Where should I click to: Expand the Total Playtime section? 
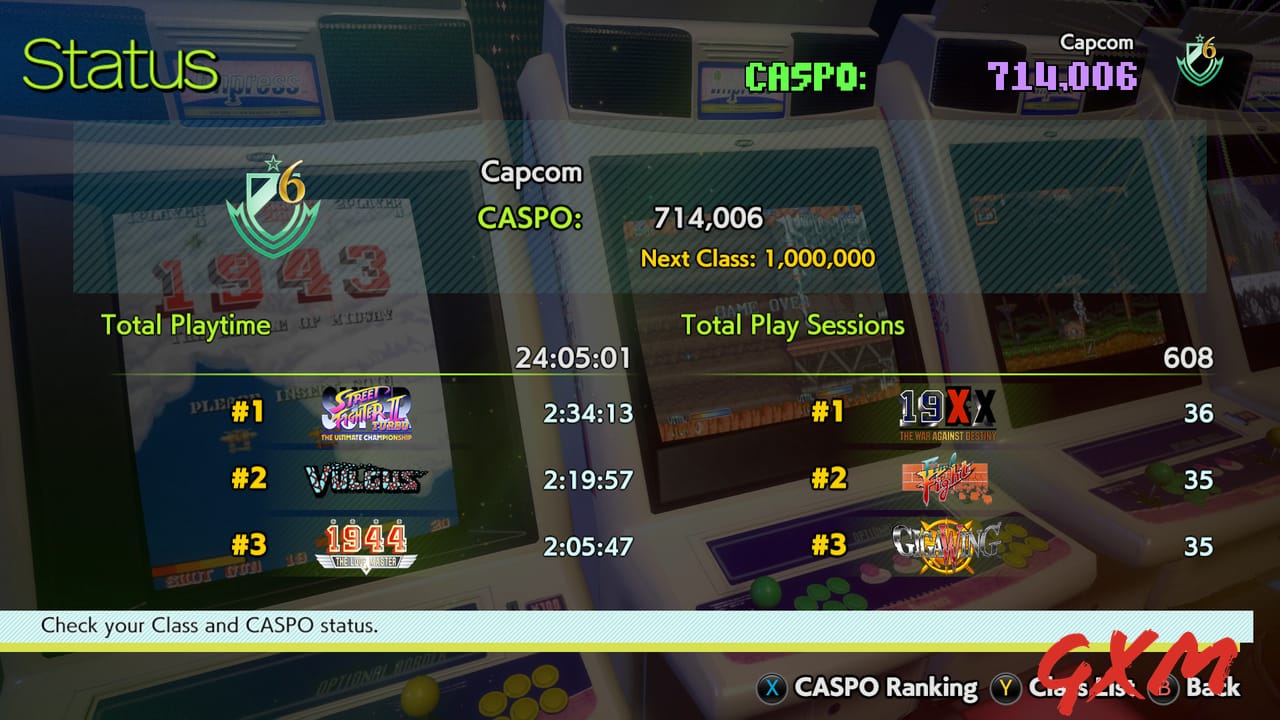185,325
